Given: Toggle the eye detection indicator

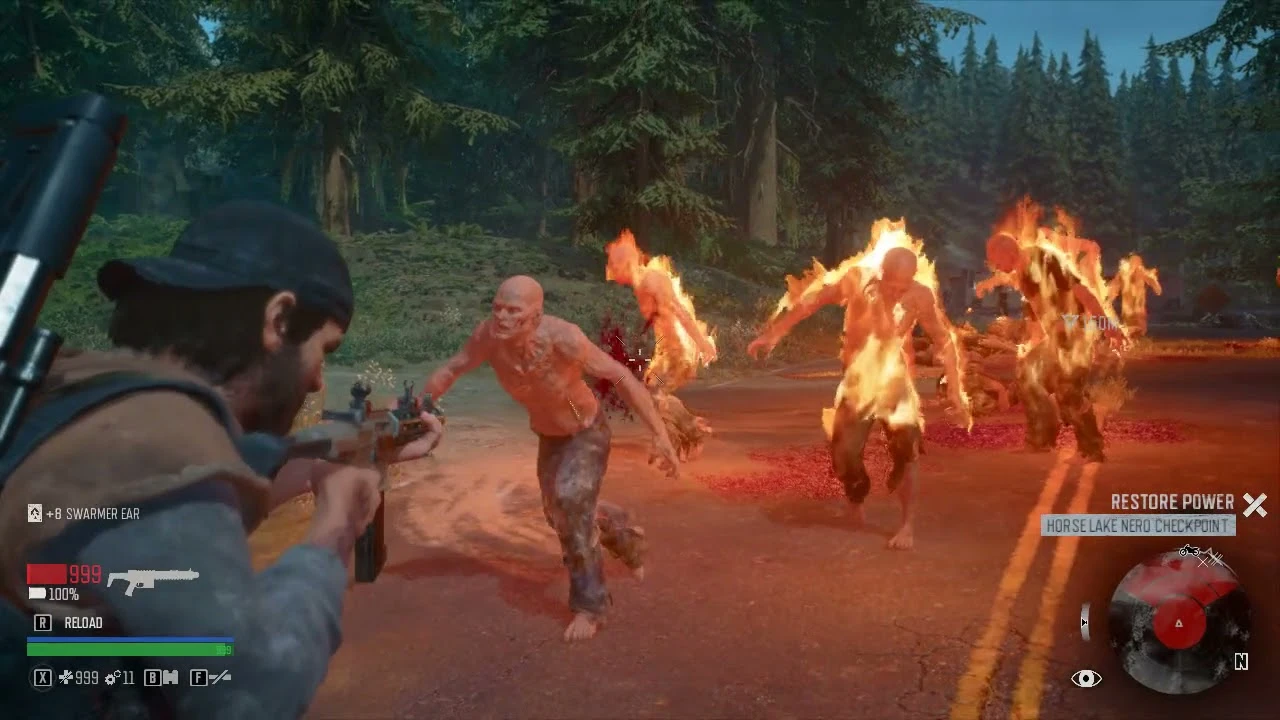Looking at the screenshot, I should [1085, 678].
